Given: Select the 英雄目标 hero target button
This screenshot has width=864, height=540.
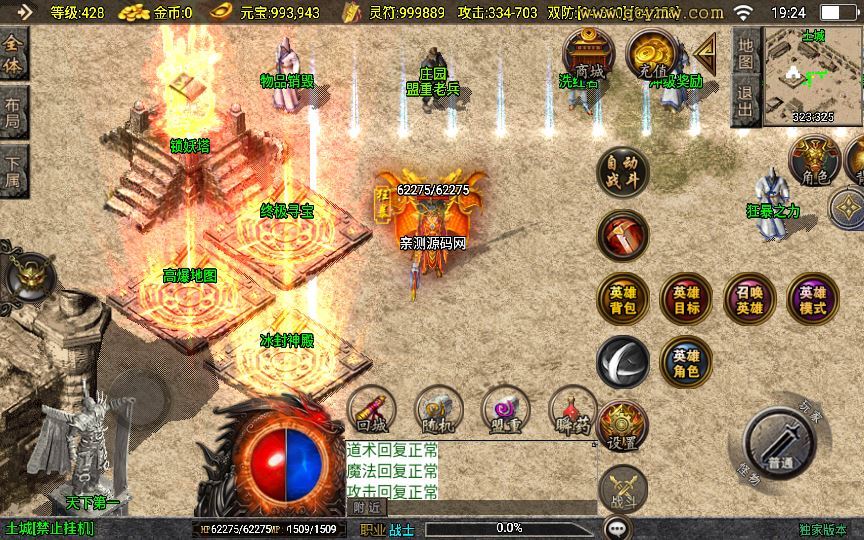Looking at the screenshot, I should coord(686,299).
